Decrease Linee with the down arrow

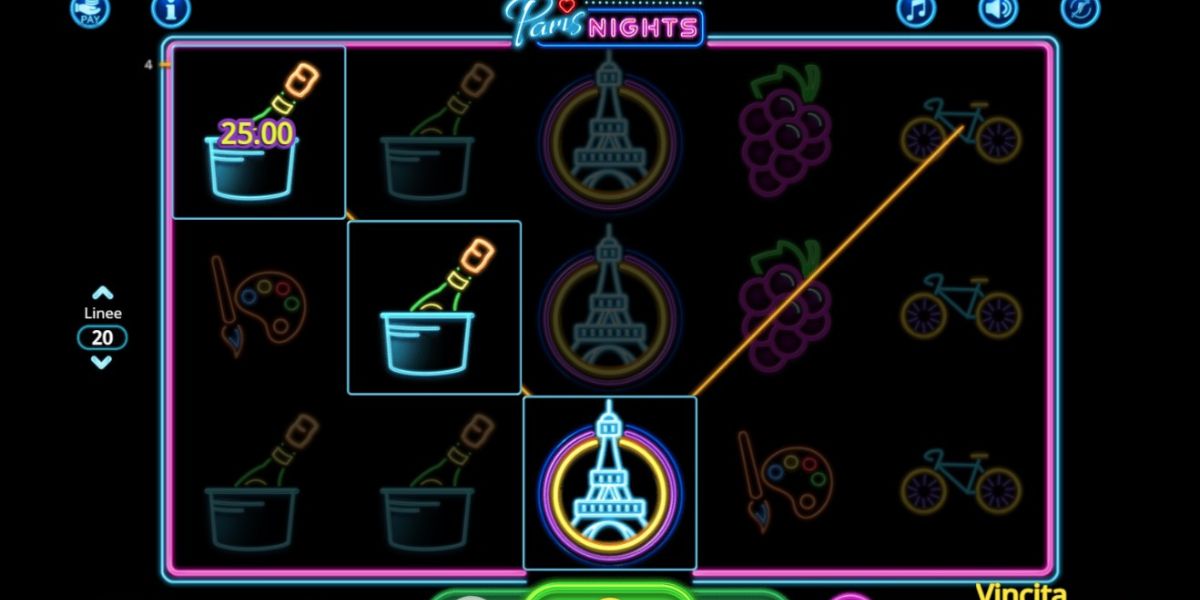(x=102, y=362)
